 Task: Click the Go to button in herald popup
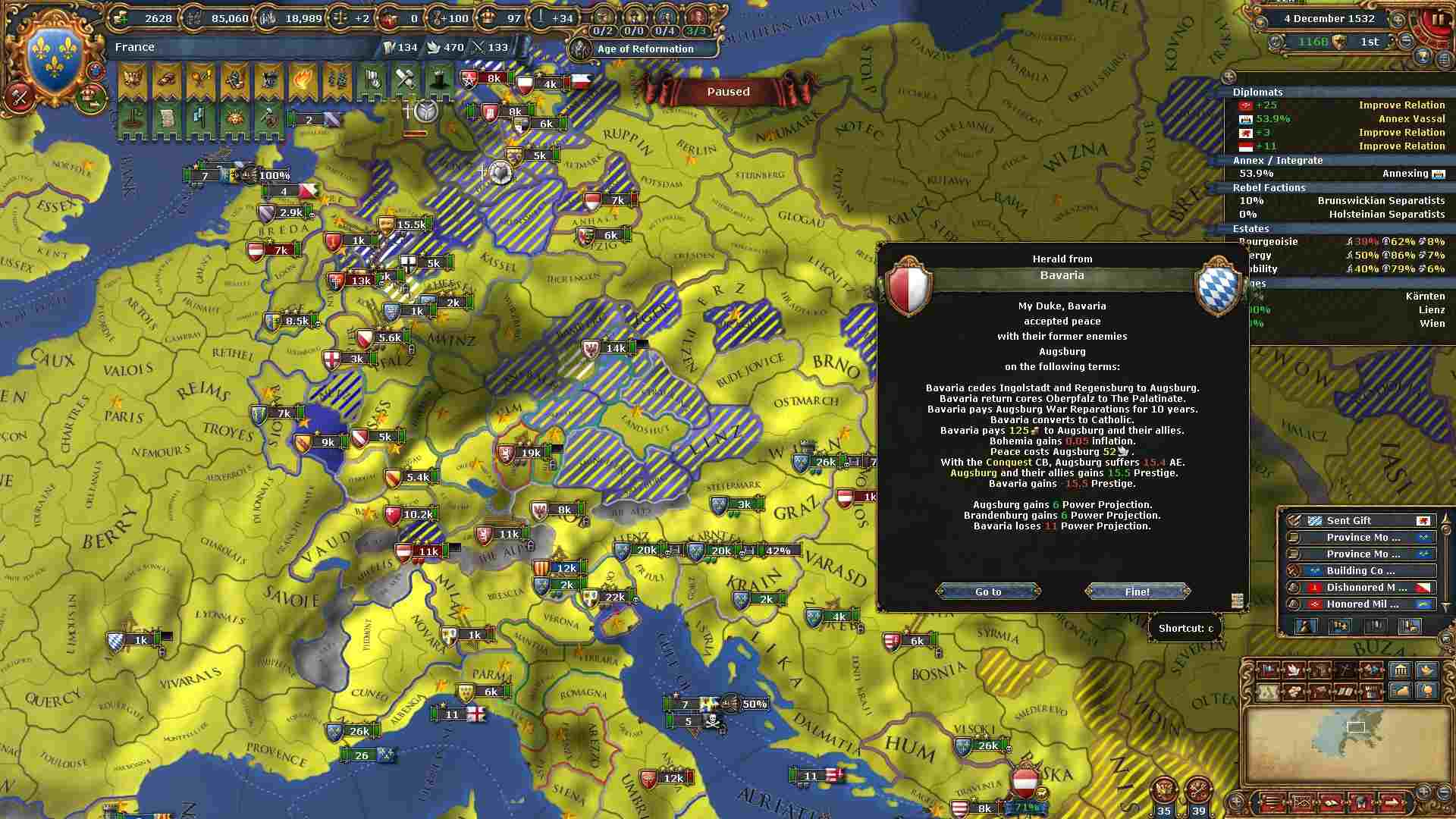click(x=987, y=591)
